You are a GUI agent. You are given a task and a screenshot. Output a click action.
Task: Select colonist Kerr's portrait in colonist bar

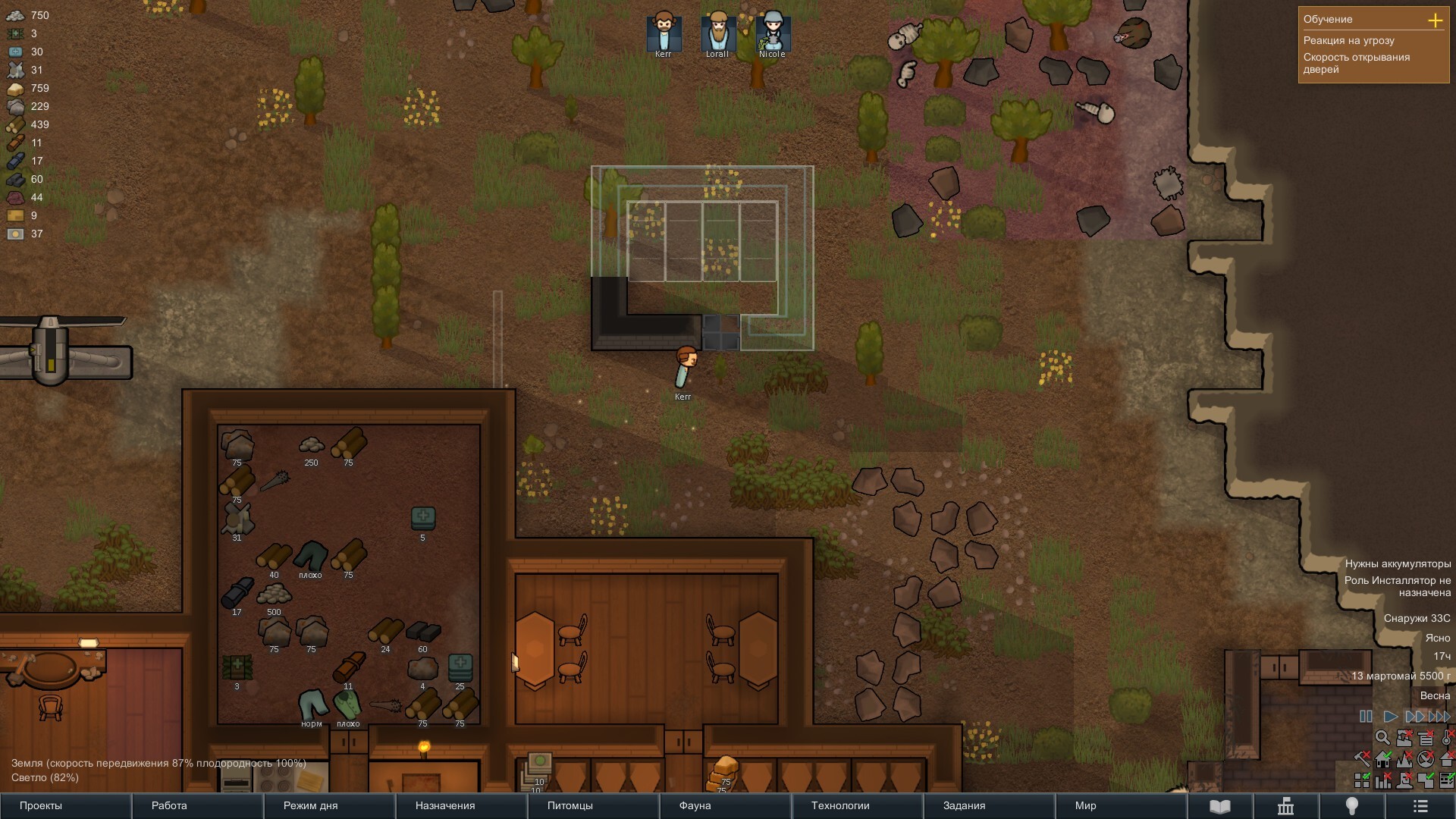[664, 32]
